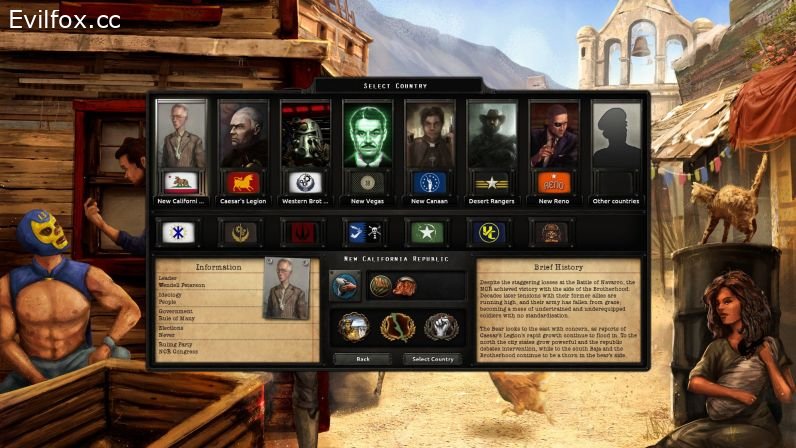Confirm with the Select Country button

432,358
